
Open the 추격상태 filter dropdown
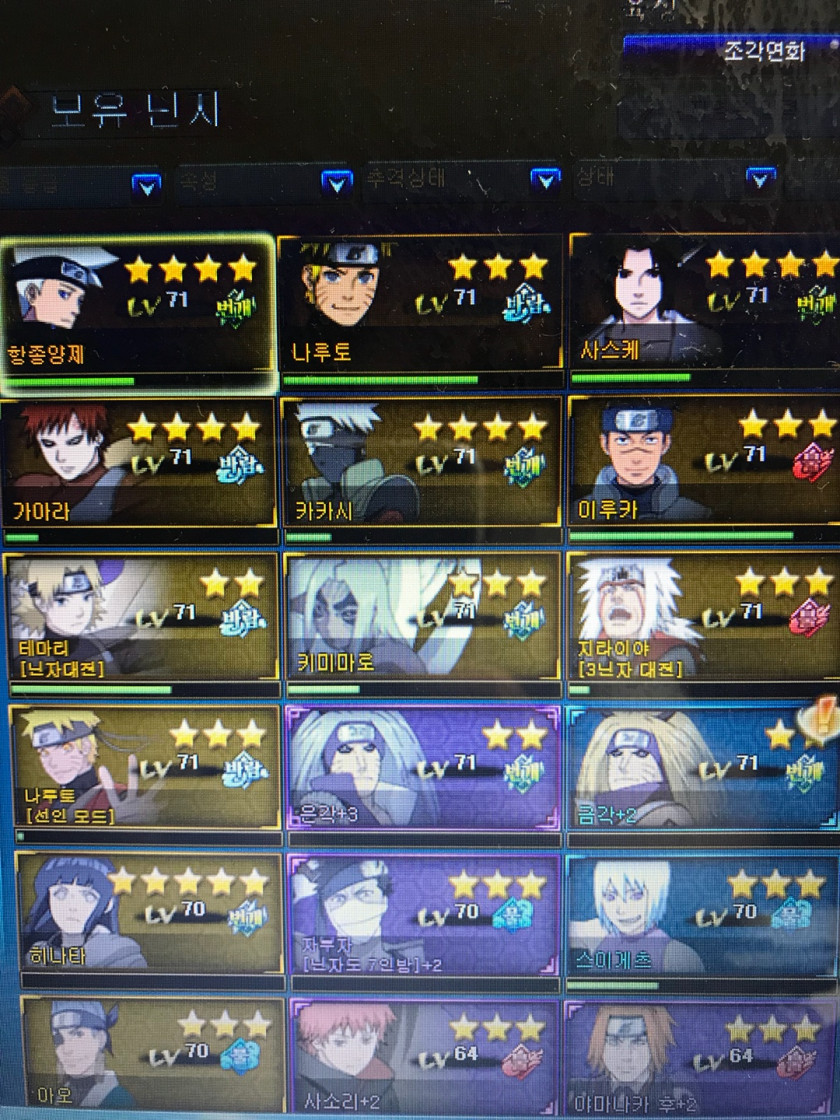(544, 181)
